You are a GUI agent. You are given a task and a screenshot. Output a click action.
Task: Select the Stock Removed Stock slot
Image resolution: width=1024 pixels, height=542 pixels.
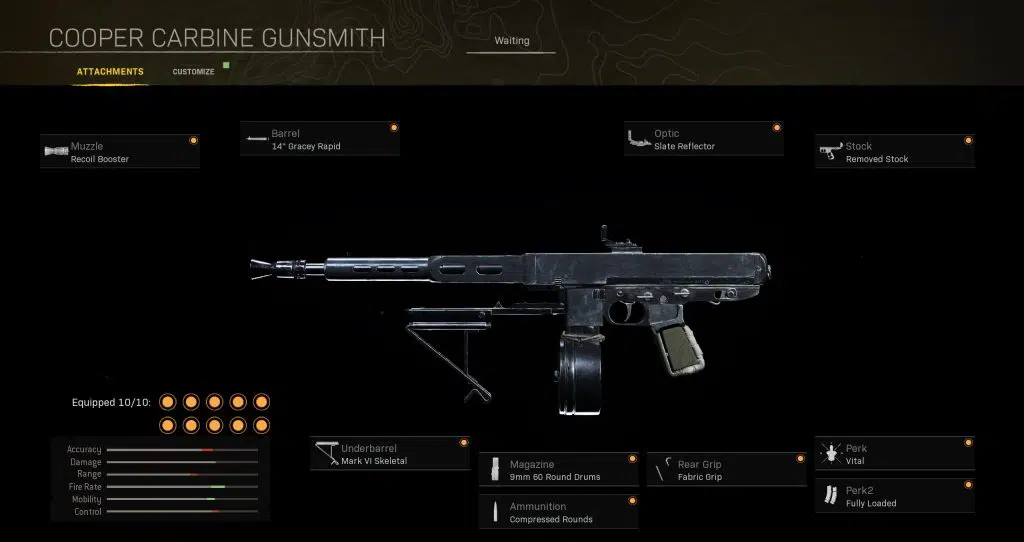[x=894, y=152]
